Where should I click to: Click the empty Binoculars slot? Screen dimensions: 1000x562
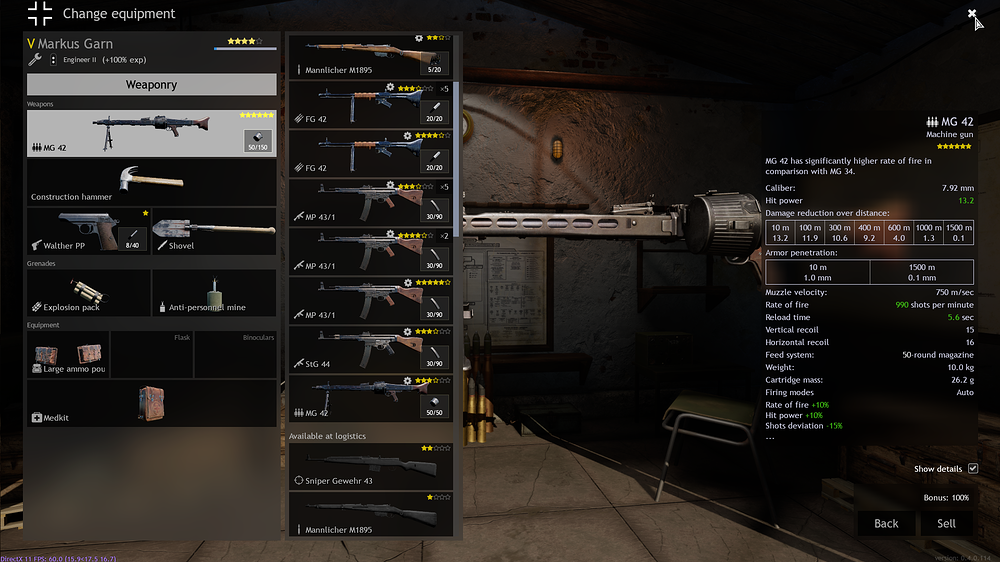tap(235, 355)
